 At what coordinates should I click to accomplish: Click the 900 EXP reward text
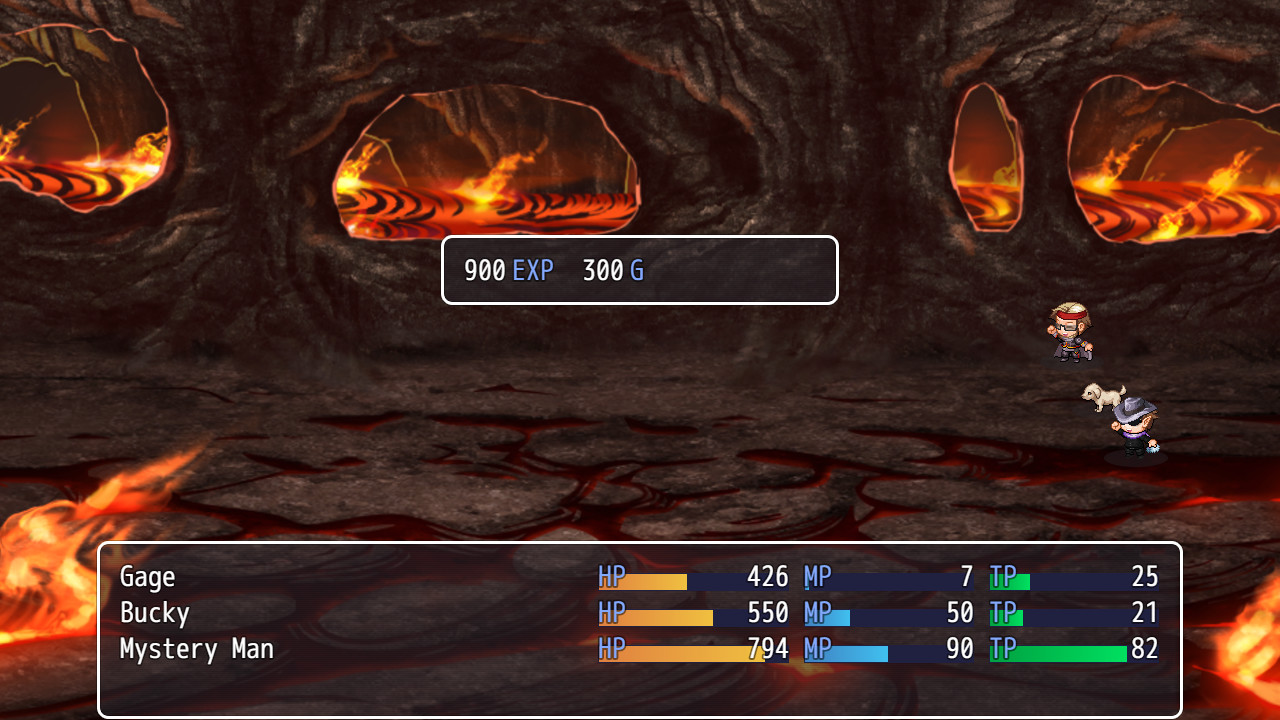pos(507,270)
